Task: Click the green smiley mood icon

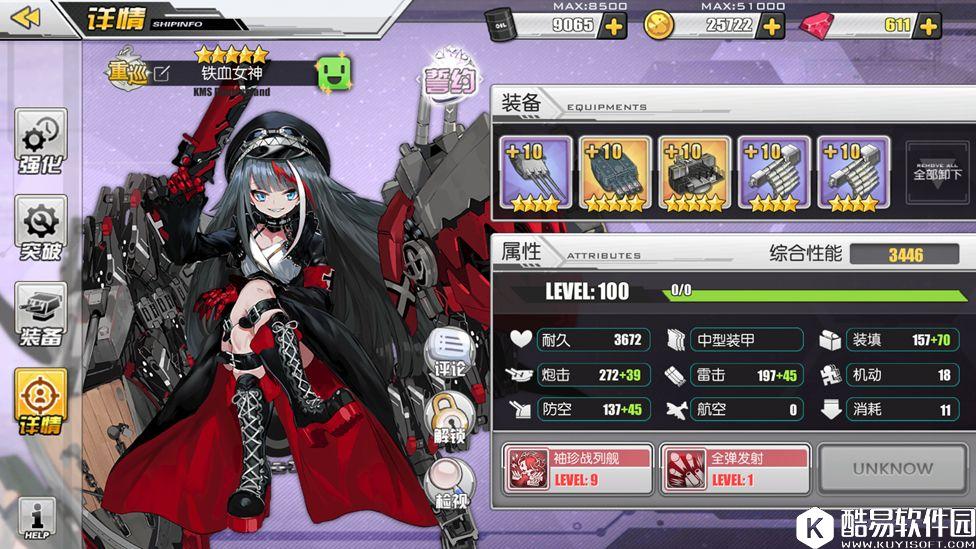Action: tap(332, 73)
